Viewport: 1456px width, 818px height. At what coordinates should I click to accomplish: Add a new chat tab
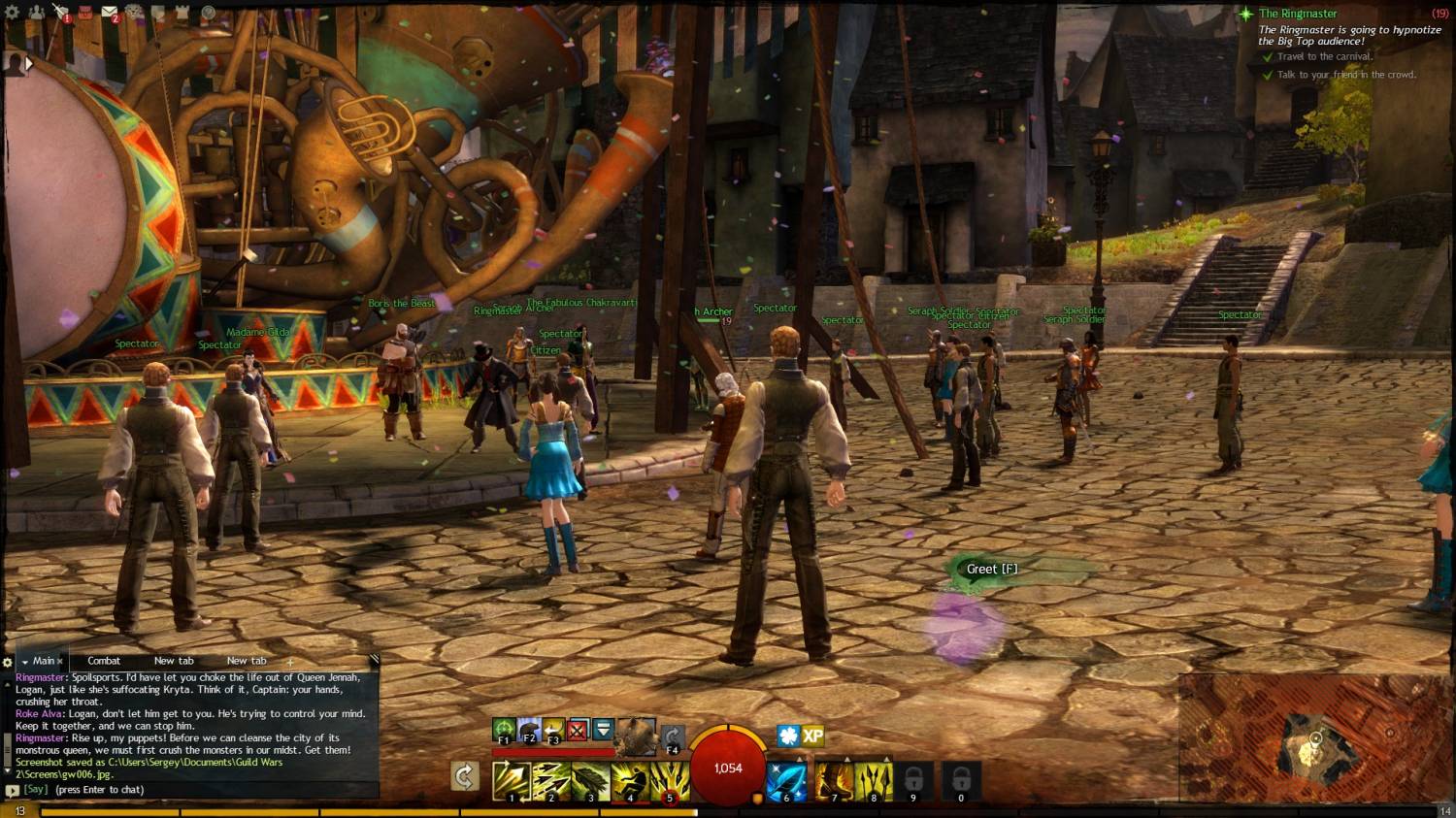tap(289, 662)
